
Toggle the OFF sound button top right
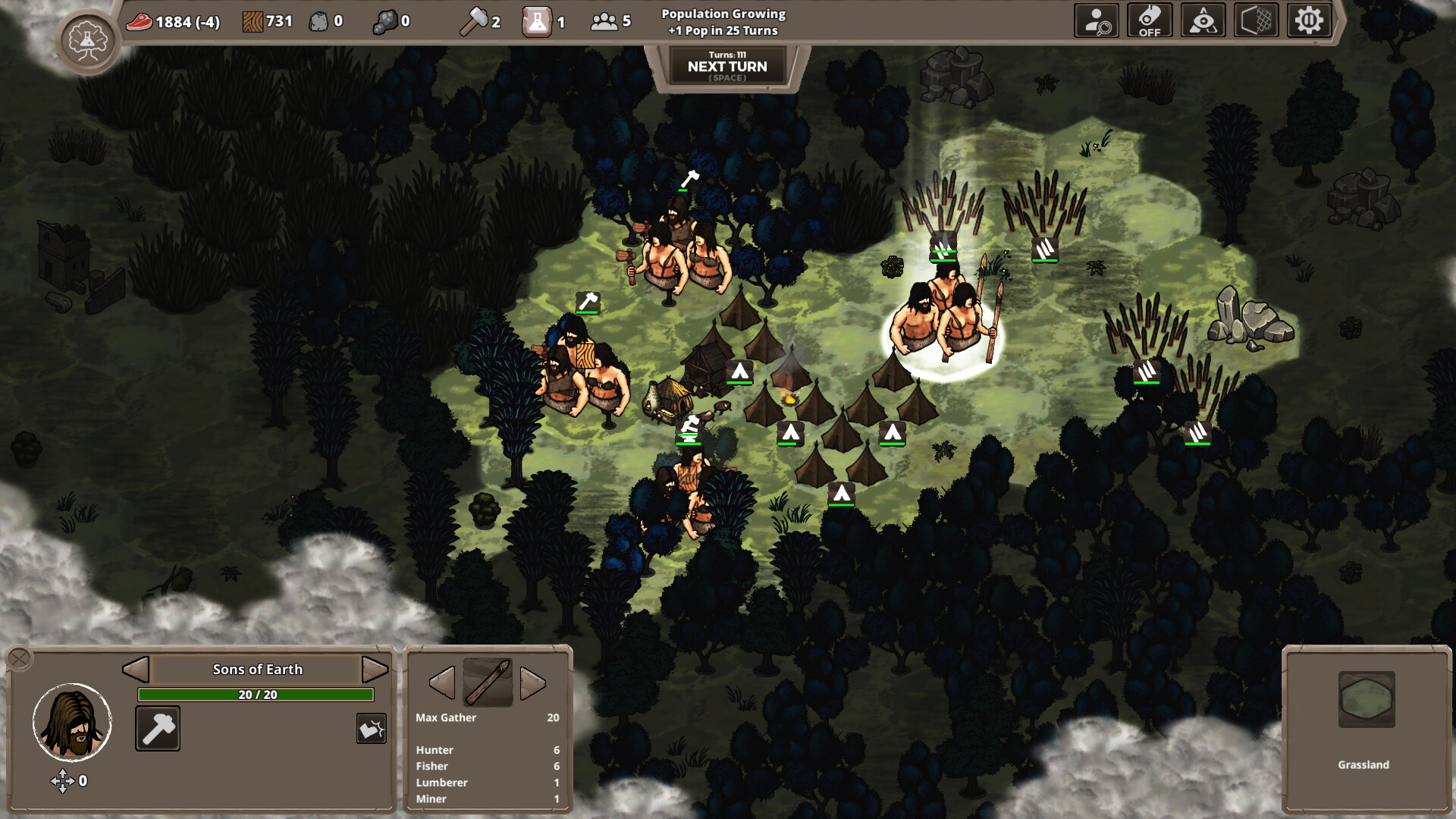[x=1150, y=20]
